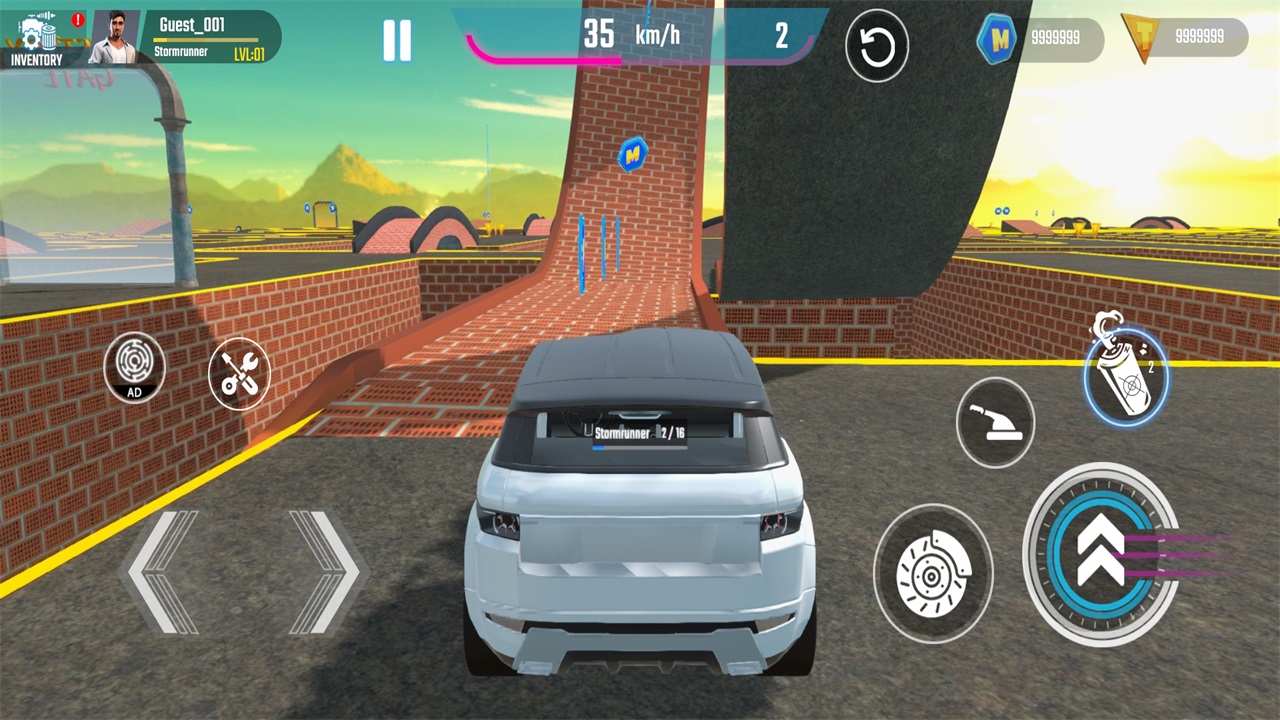The height and width of the screenshot is (720, 1280).
Task: Tap the blue M coin currency icon
Action: (x=997, y=37)
